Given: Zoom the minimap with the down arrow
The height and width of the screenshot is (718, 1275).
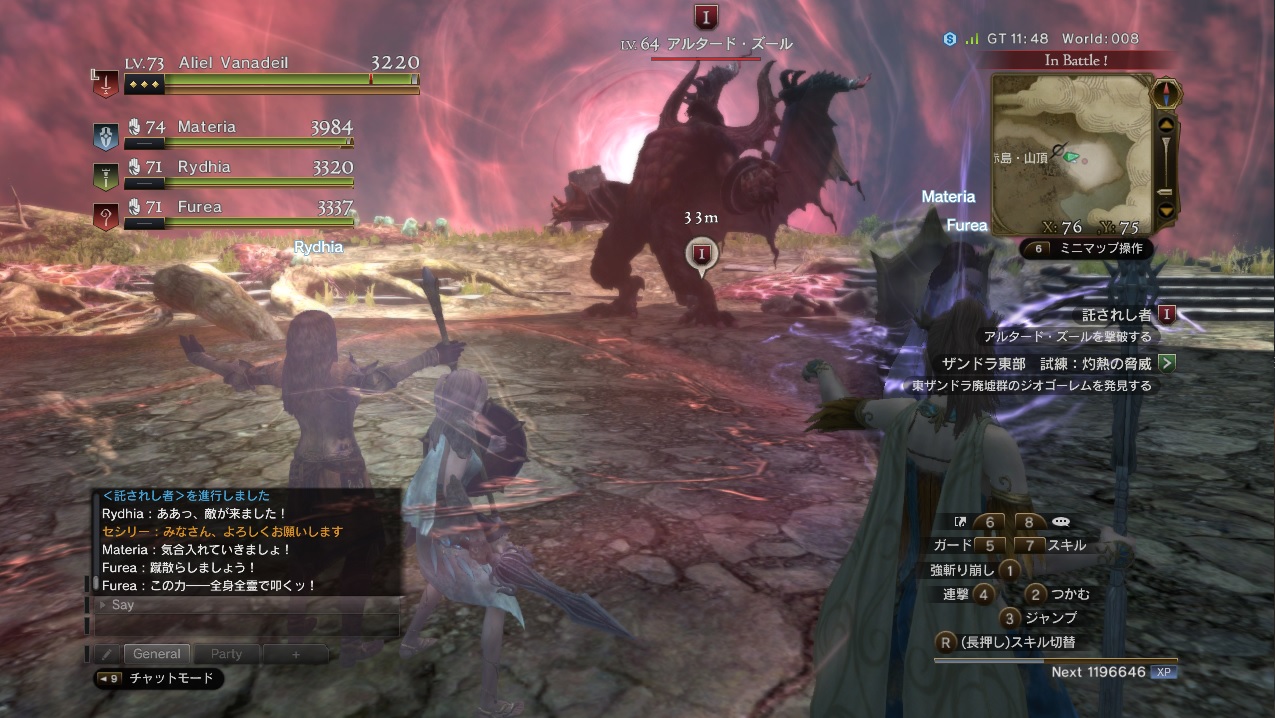Looking at the screenshot, I should coord(1166,210).
